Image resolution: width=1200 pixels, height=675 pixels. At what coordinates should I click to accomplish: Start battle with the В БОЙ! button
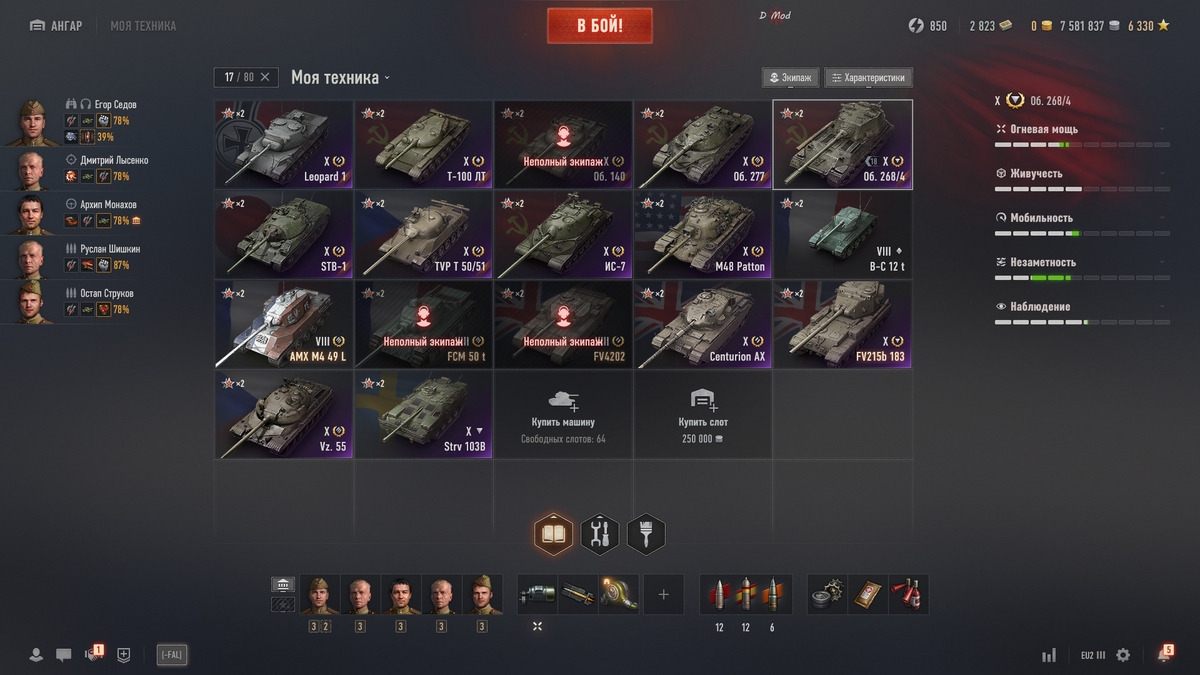[x=599, y=26]
